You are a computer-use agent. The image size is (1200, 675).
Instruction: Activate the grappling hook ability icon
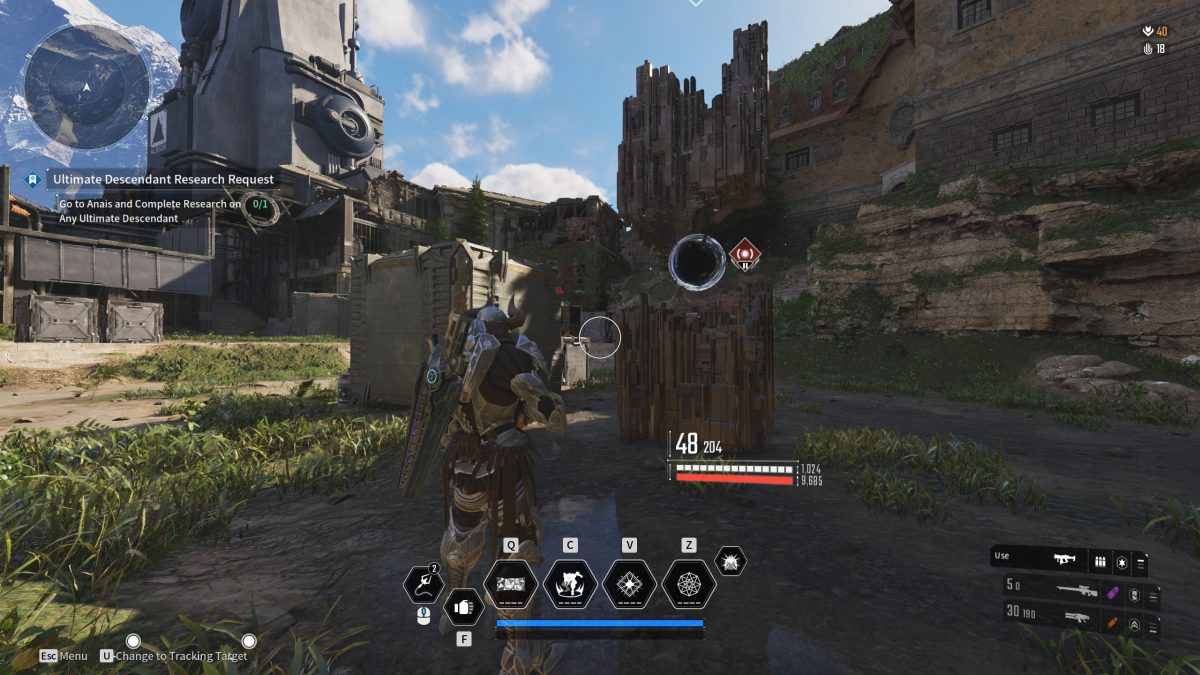click(423, 585)
